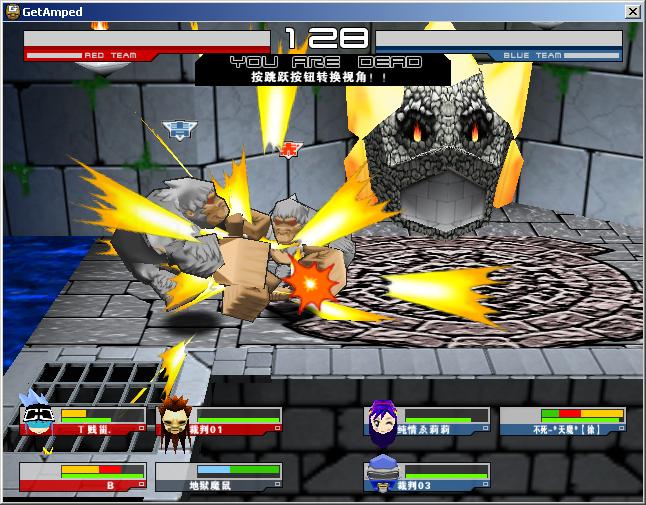Select the 不死-*天魔* player panel

click(x=563, y=421)
